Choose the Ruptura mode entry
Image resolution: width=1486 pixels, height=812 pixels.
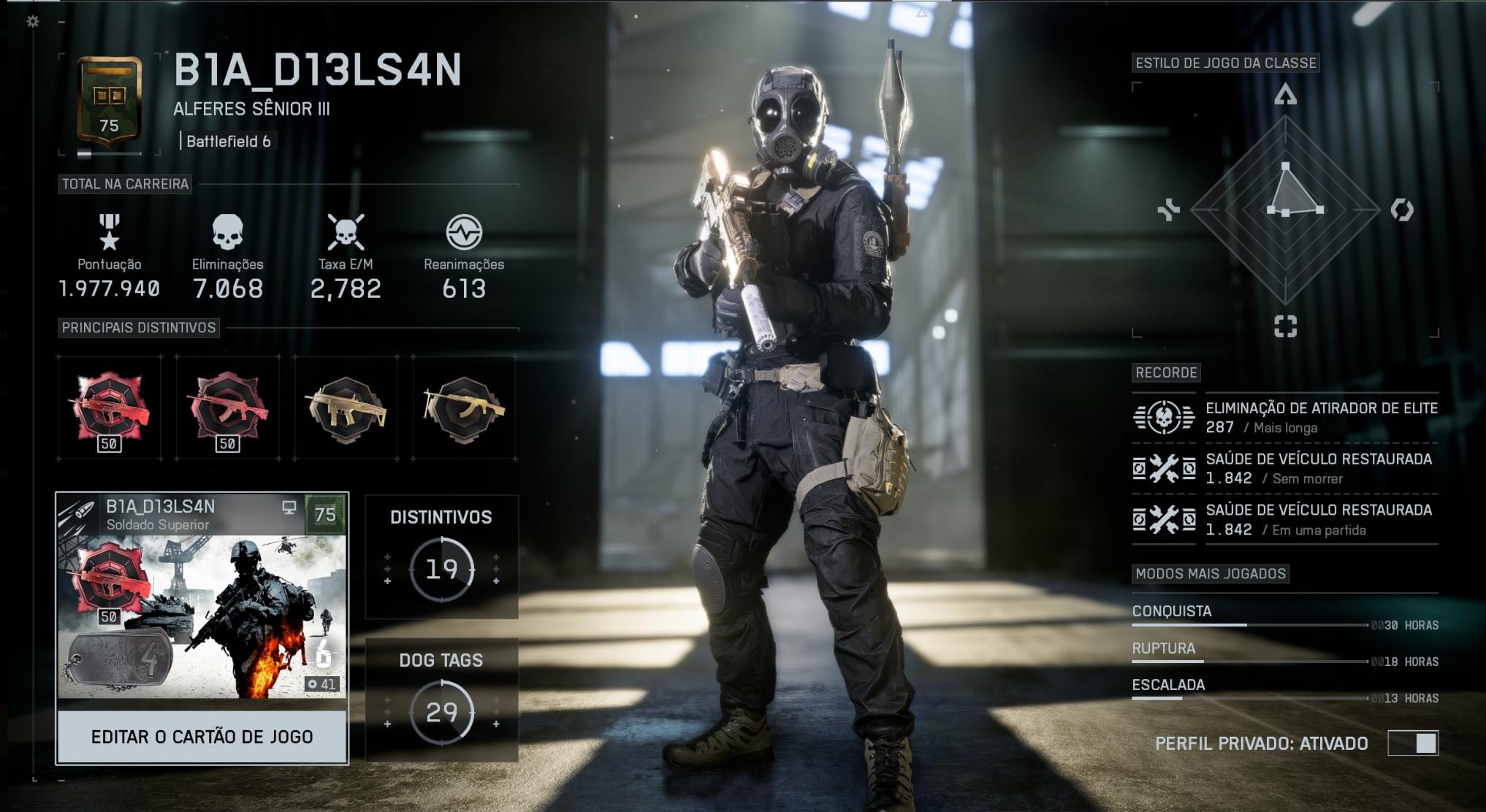[x=1285, y=653]
